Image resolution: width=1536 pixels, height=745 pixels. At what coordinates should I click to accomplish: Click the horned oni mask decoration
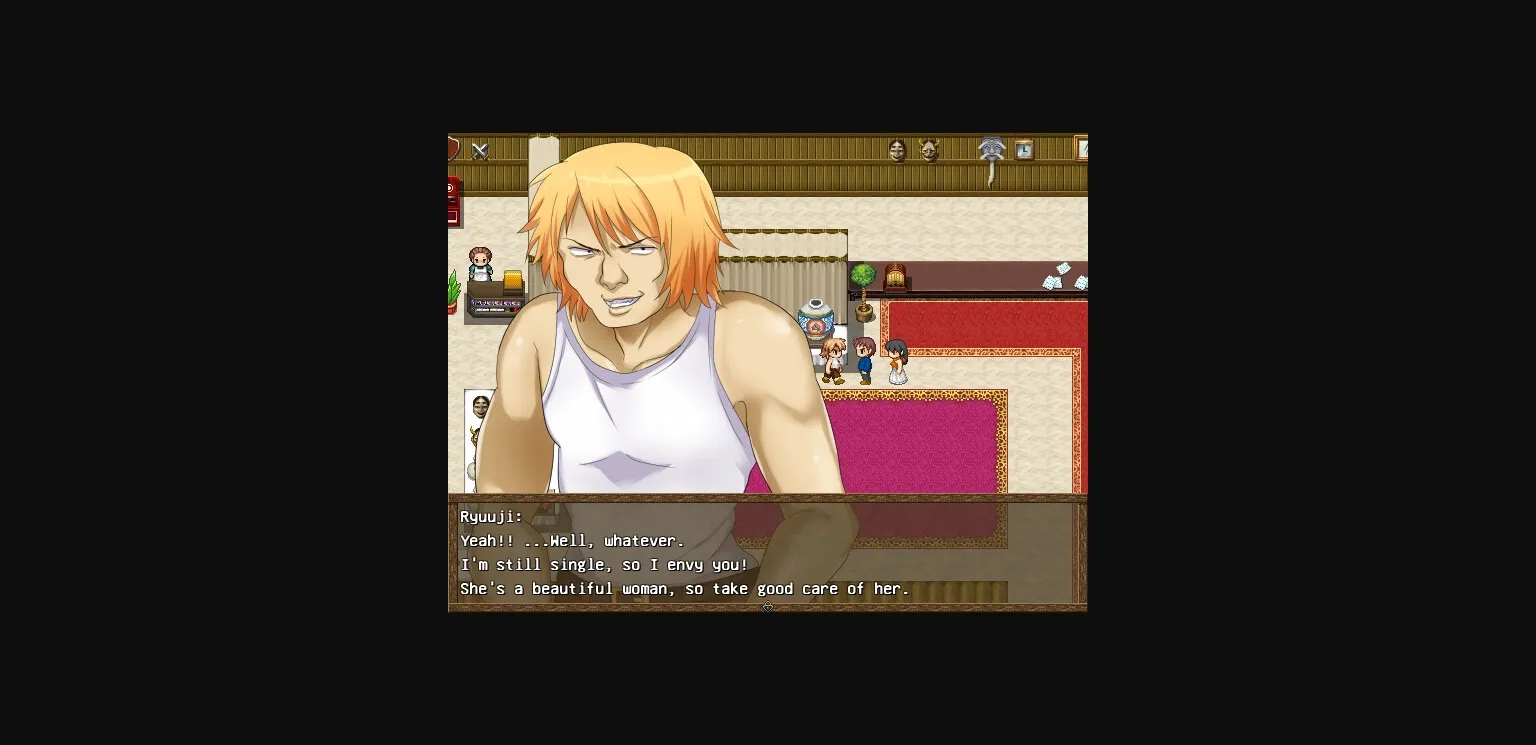(x=928, y=150)
